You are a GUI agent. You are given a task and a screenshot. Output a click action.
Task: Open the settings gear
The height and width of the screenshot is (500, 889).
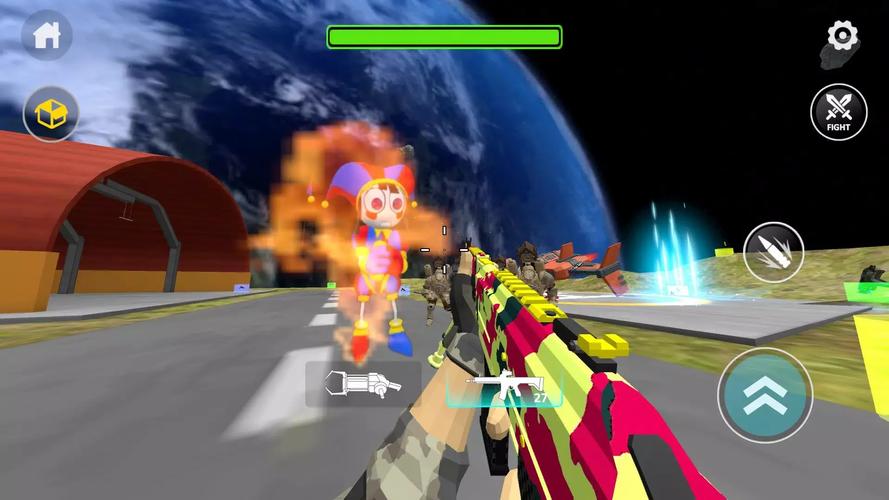point(842,38)
